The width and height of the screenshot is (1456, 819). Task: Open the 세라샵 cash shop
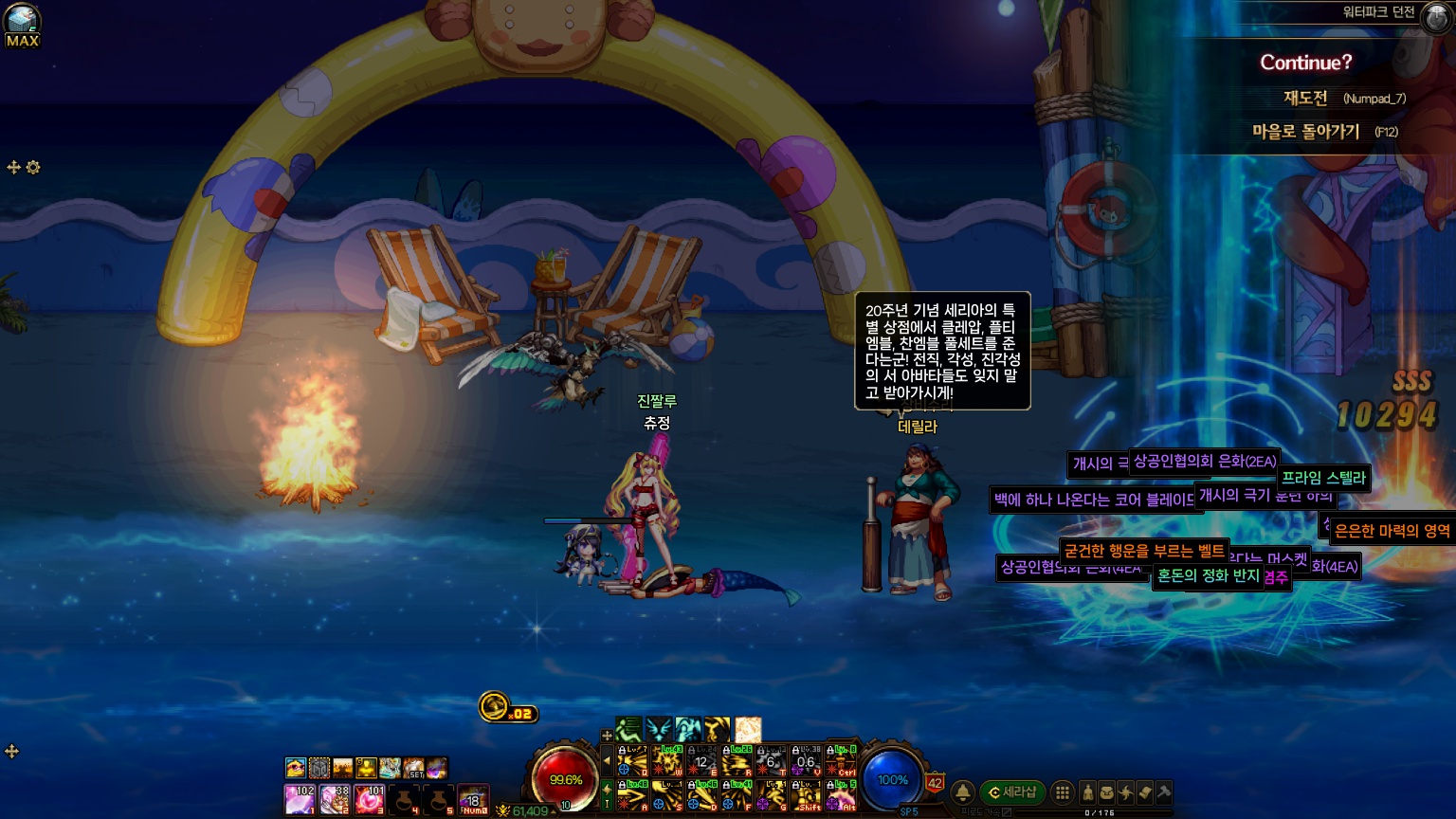(1012, 792)
